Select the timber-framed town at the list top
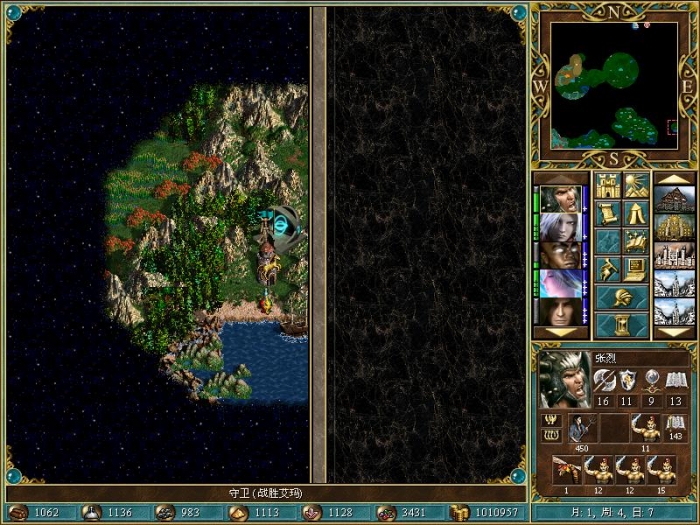Image resolution: width=700 pixels, height=525 pixels. pyautogui.click(x=674, y=199)
